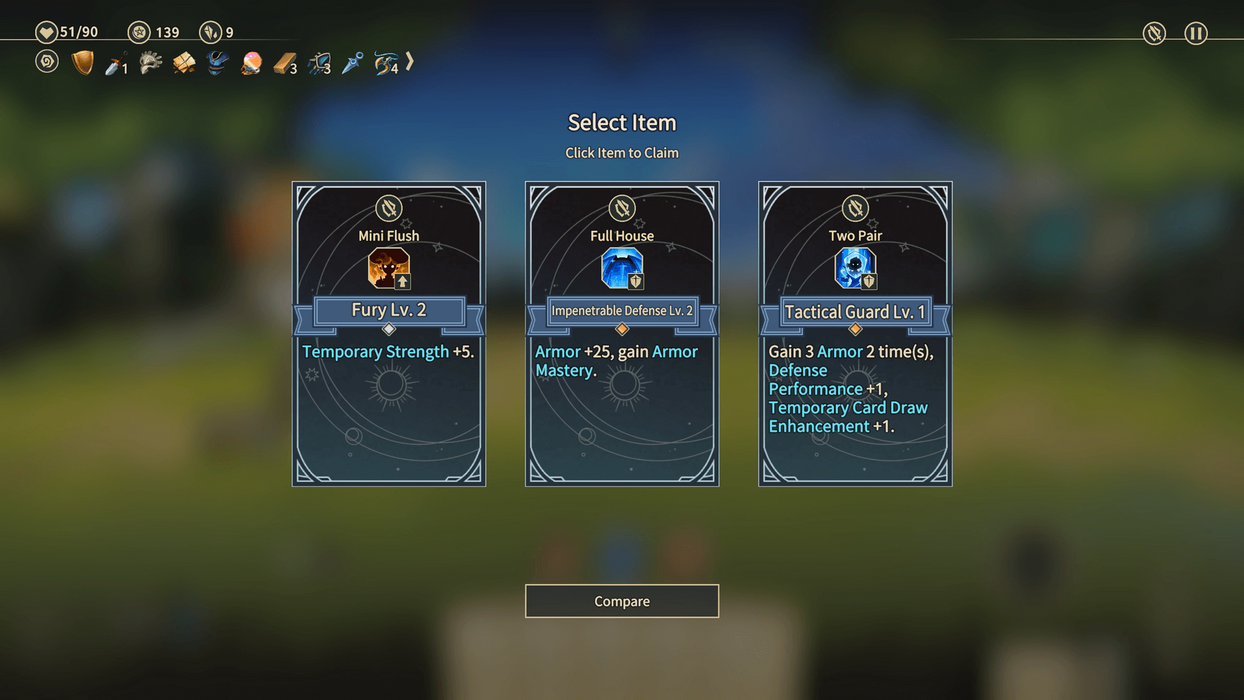Pause the game
The image size is (1244, 700).
click(1196, 33)
